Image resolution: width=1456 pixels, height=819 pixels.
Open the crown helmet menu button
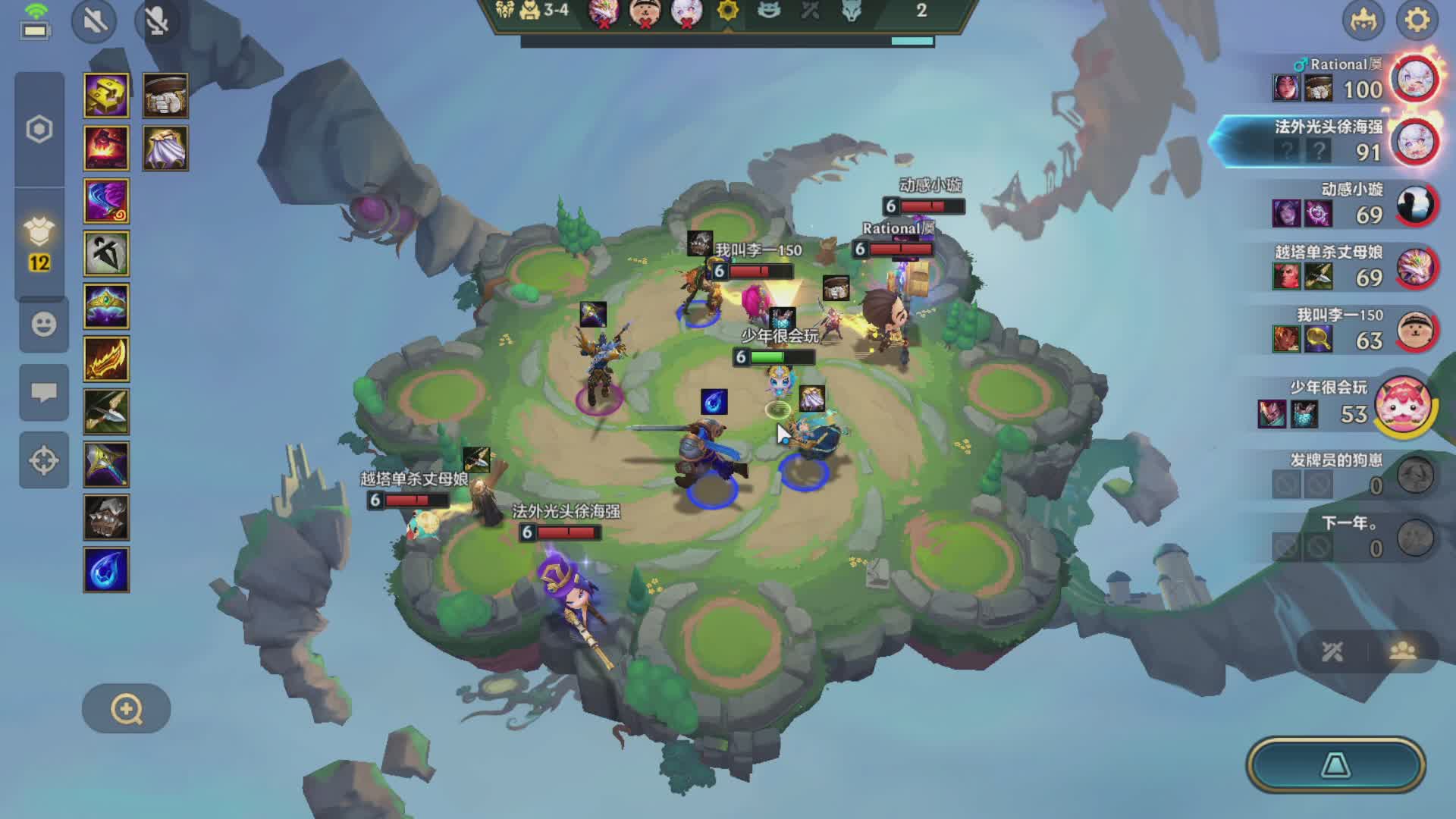coord(1363,20)
